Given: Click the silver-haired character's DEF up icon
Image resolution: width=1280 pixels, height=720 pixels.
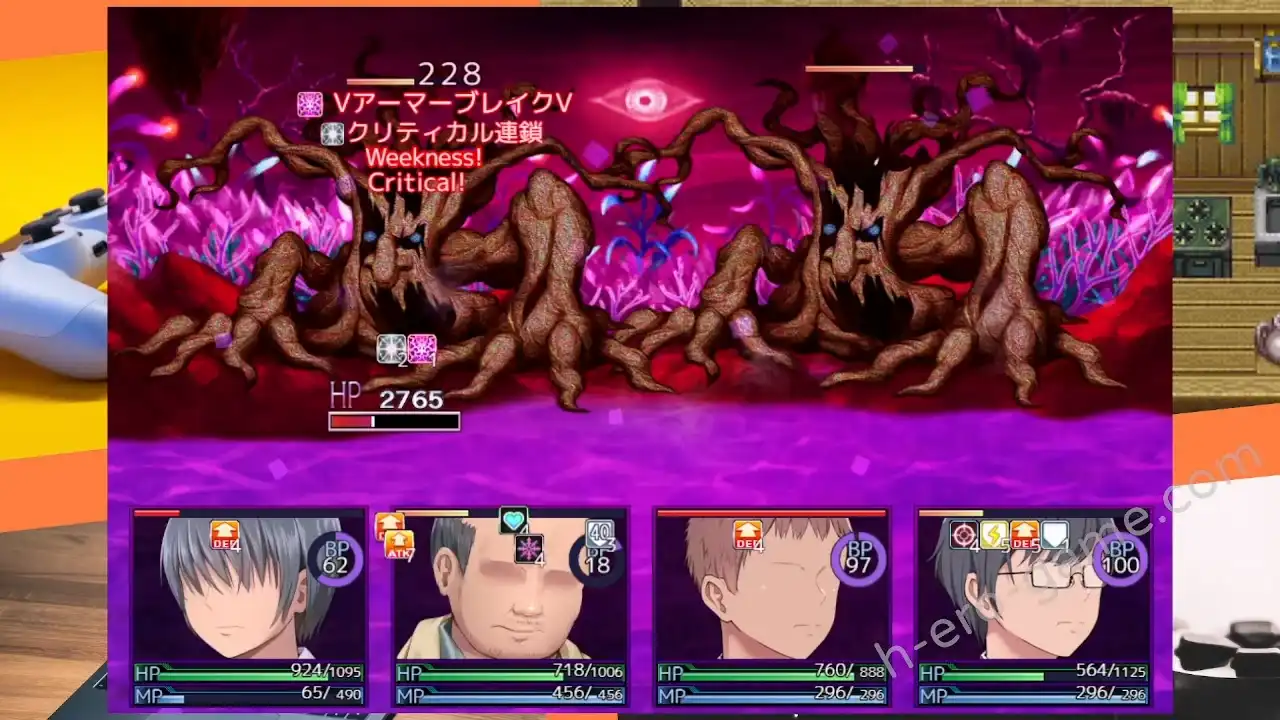Looking at the screenshot, I should 224,535.
